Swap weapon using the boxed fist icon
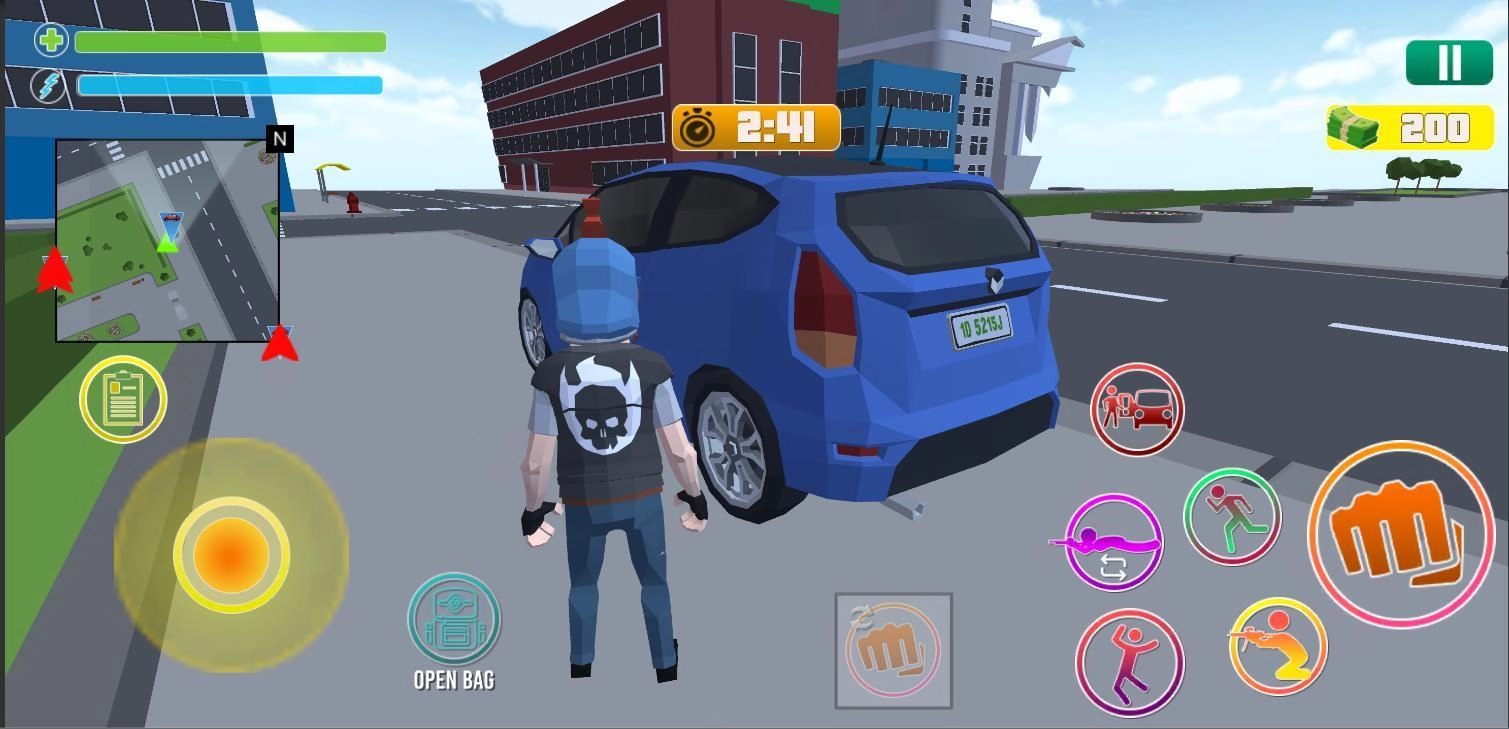The image size is (1509, 729). pos(893,650)
